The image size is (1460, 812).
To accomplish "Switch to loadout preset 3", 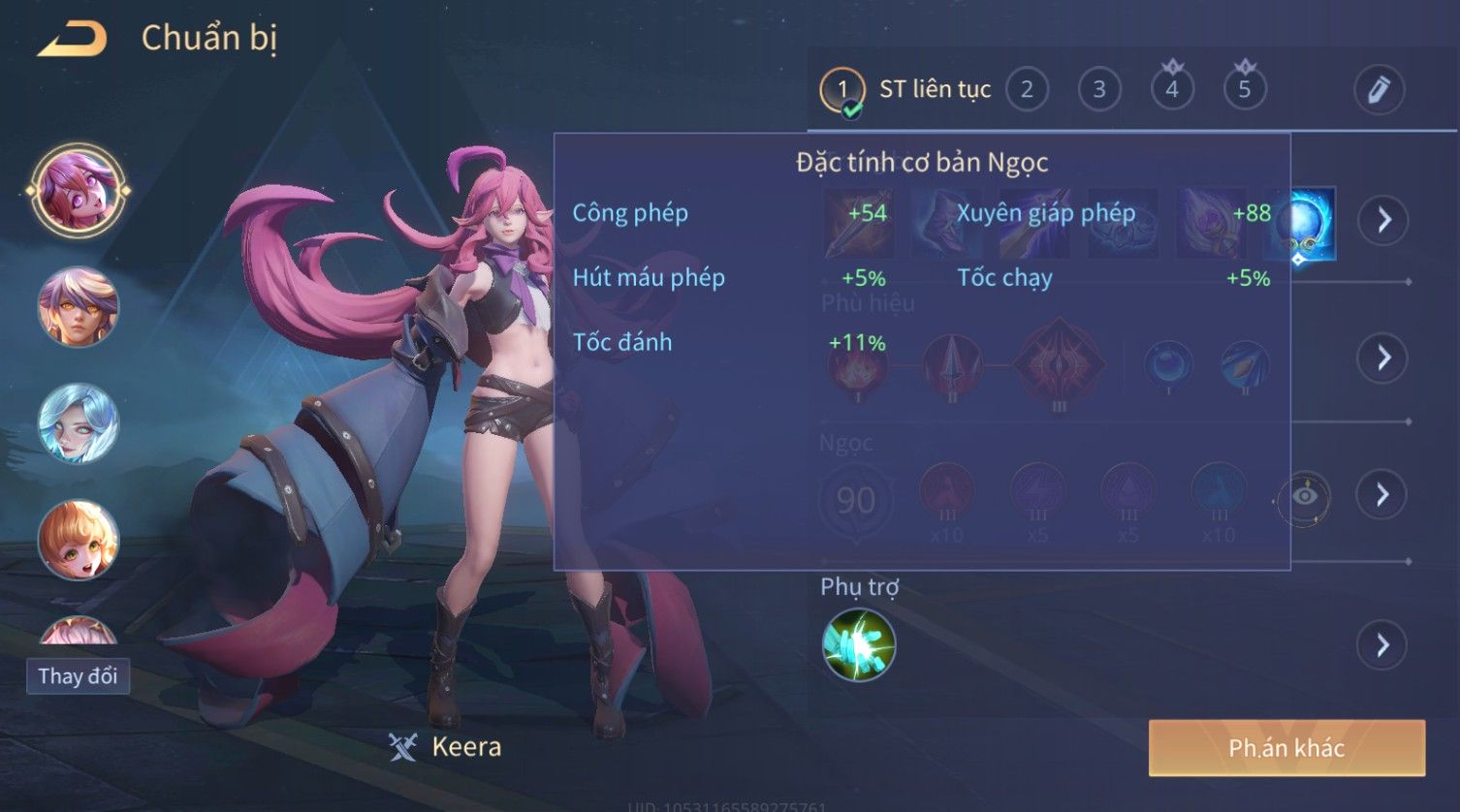I will [1099, 90].
